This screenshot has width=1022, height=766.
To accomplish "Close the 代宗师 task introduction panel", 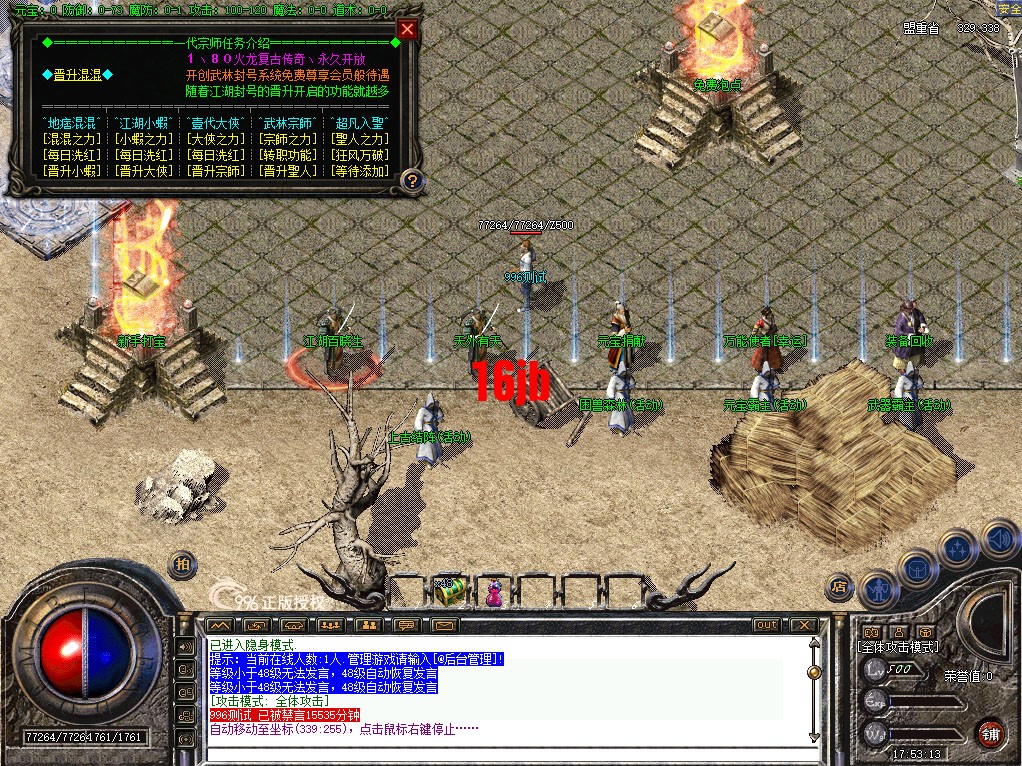I will point(406,29).
